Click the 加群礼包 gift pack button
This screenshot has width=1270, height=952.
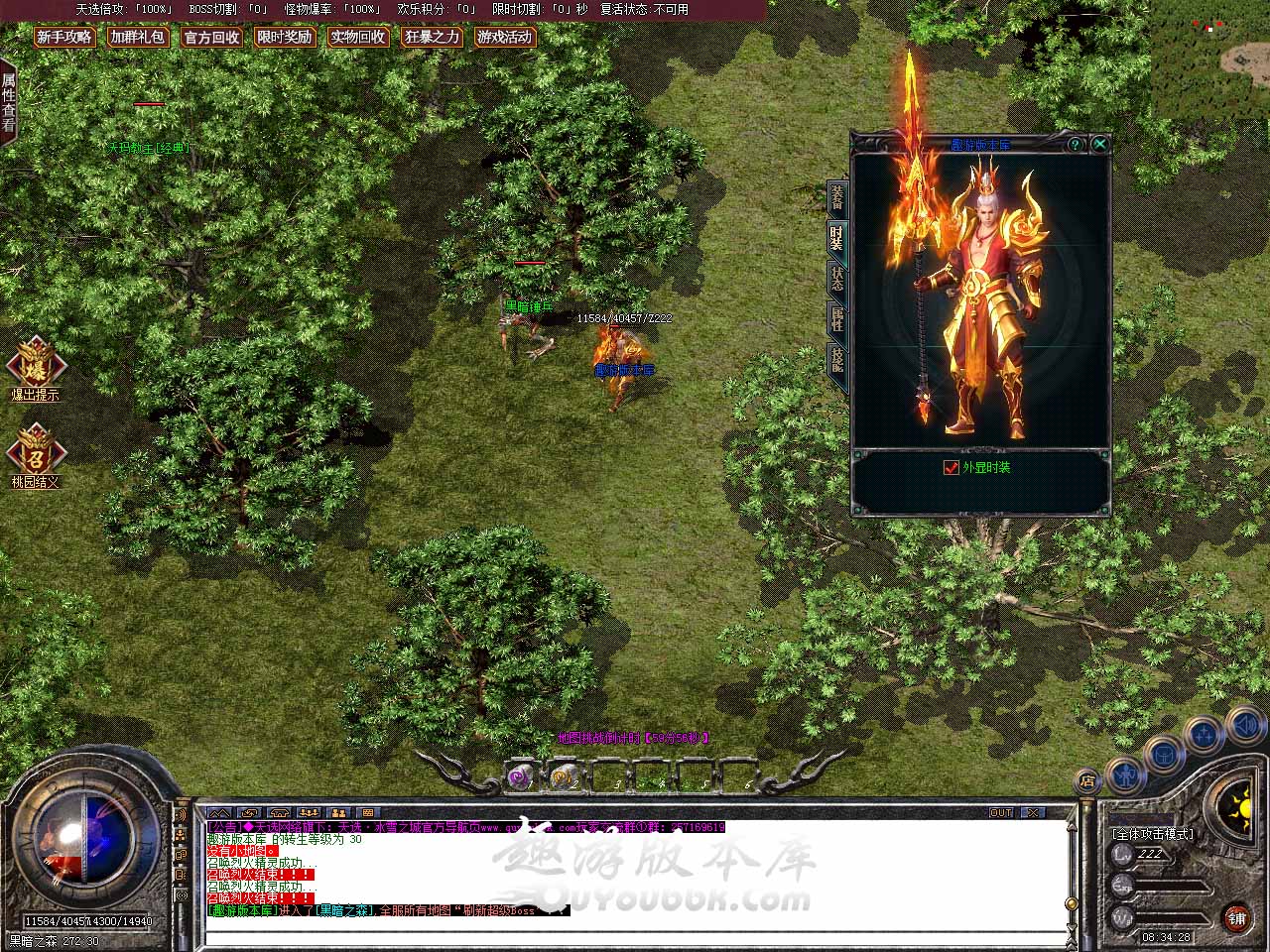click(x=137, y=38)
